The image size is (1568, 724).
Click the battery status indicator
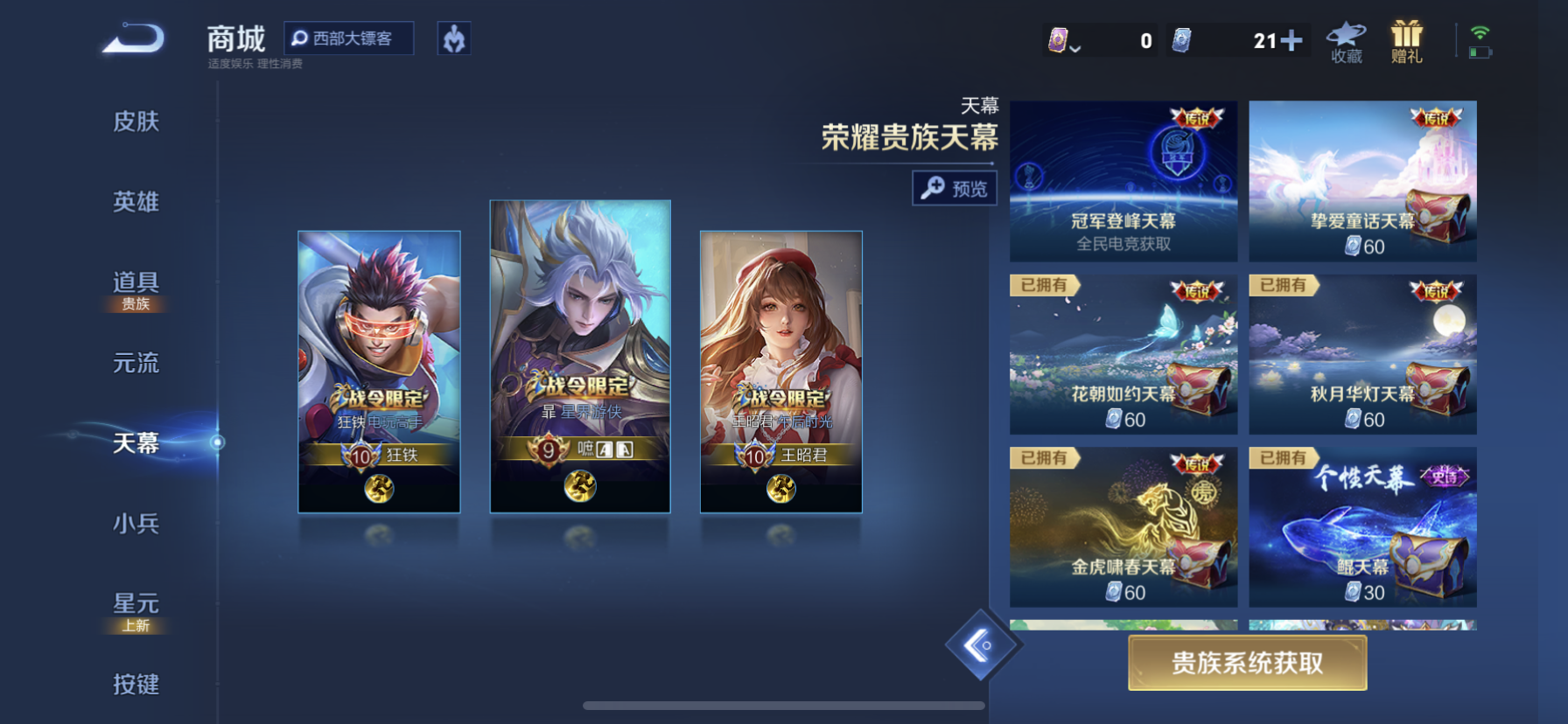click(1477, 52)
